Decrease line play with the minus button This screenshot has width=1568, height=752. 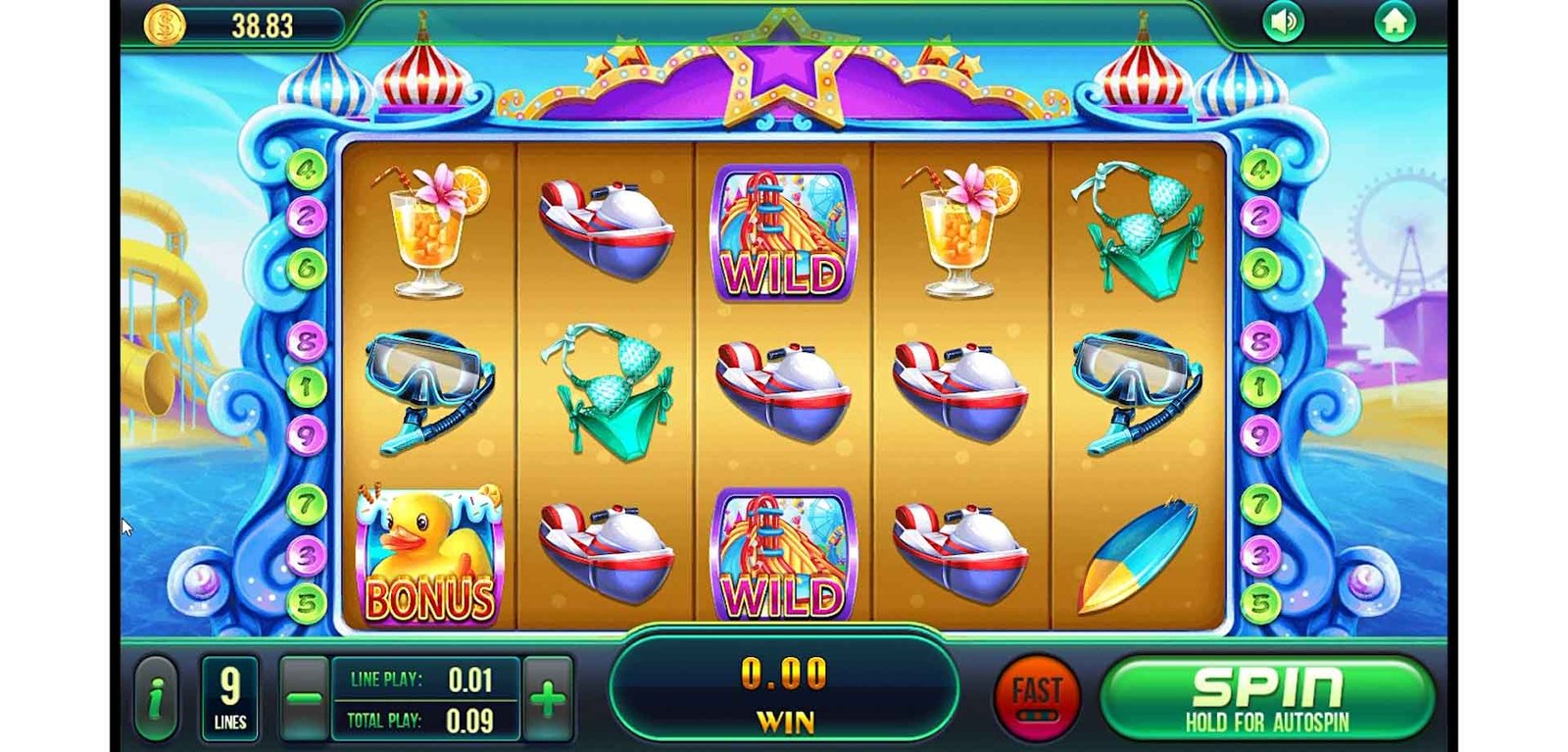tap(304, 698)
